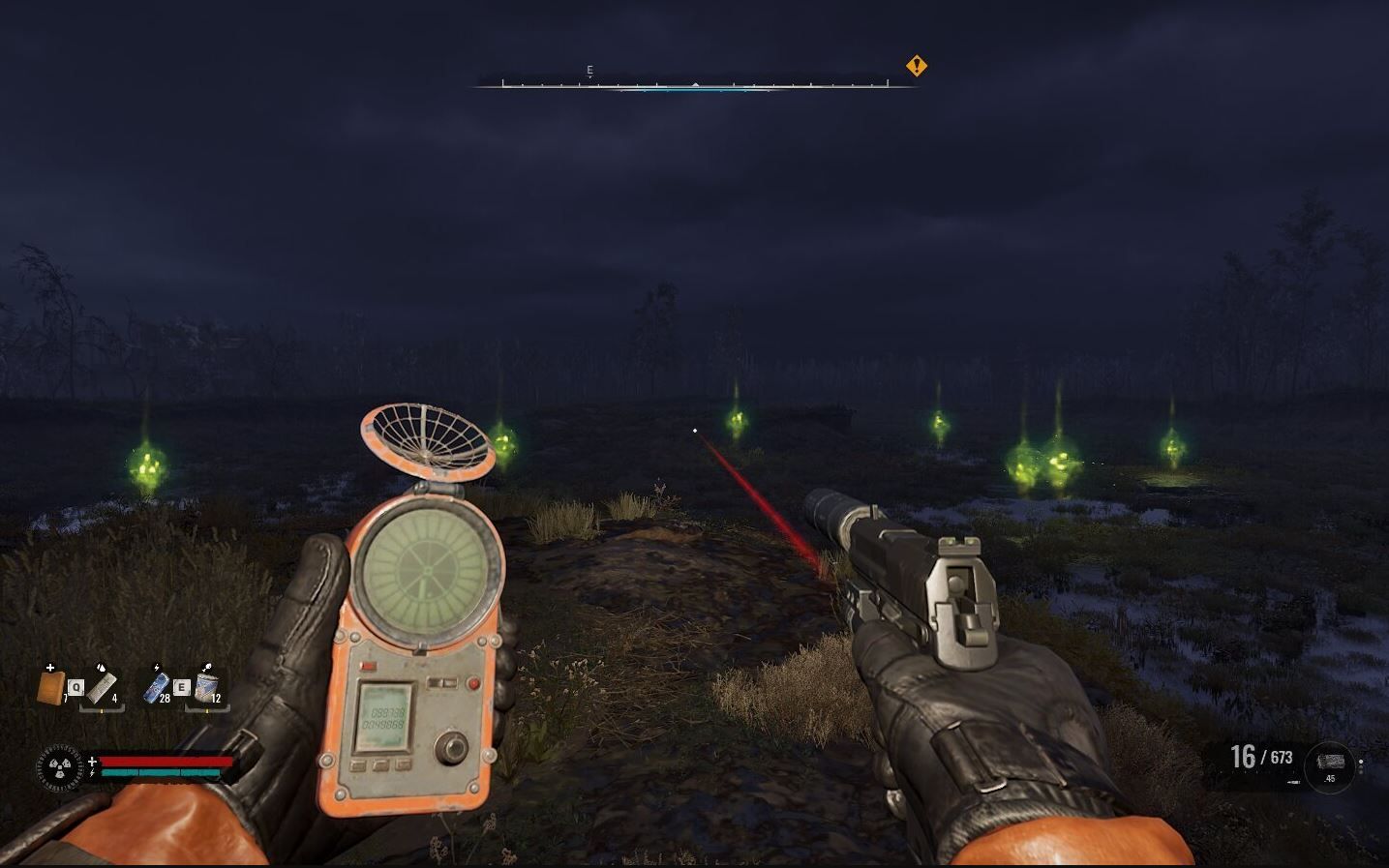Image resolution: width=1389 pixels, height=868 pixels.
Task: Open the detector's digital readout screen
Action: [385, 714]
